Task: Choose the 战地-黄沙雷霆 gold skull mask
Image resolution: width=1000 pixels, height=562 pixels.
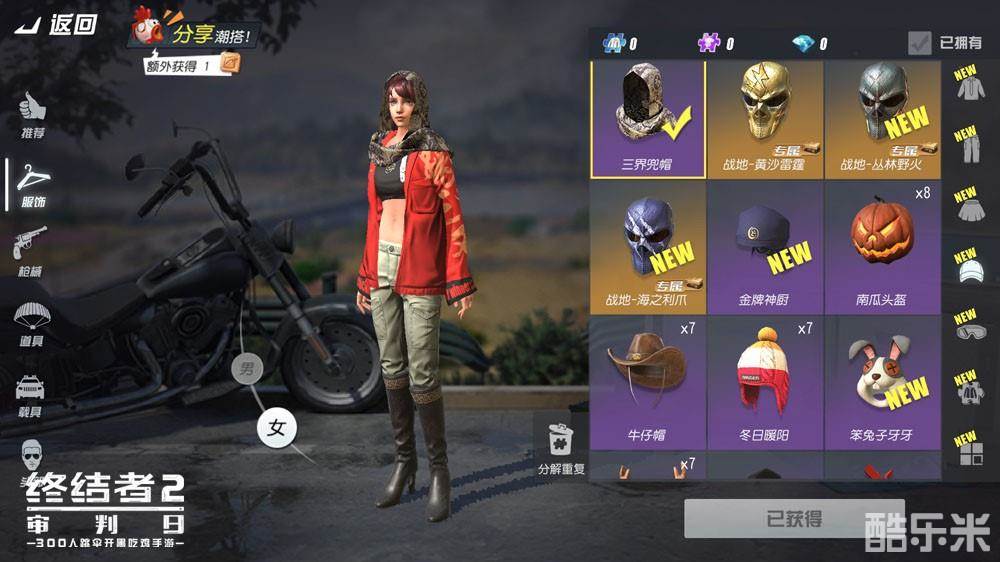Action: point(765,119)
